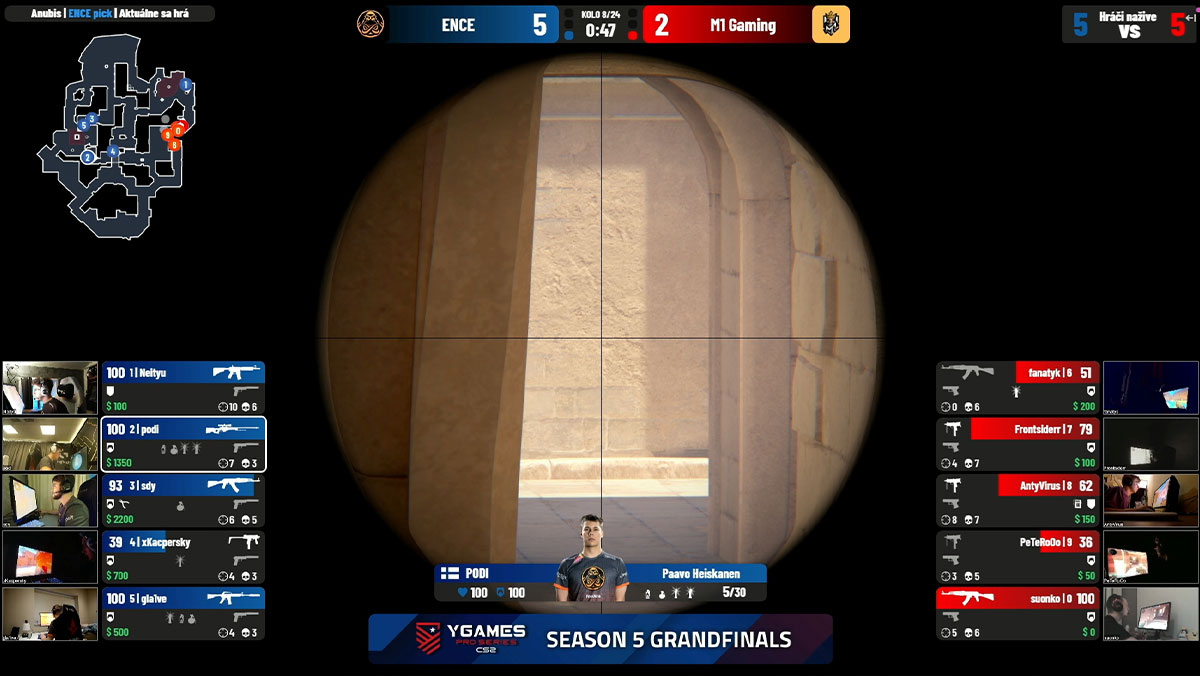Image resolution: width=1200 pixels, height=676 pixels.
Task: Click the YGames Season 5 Grandfinals banner
Action: [x=600, y=638]
